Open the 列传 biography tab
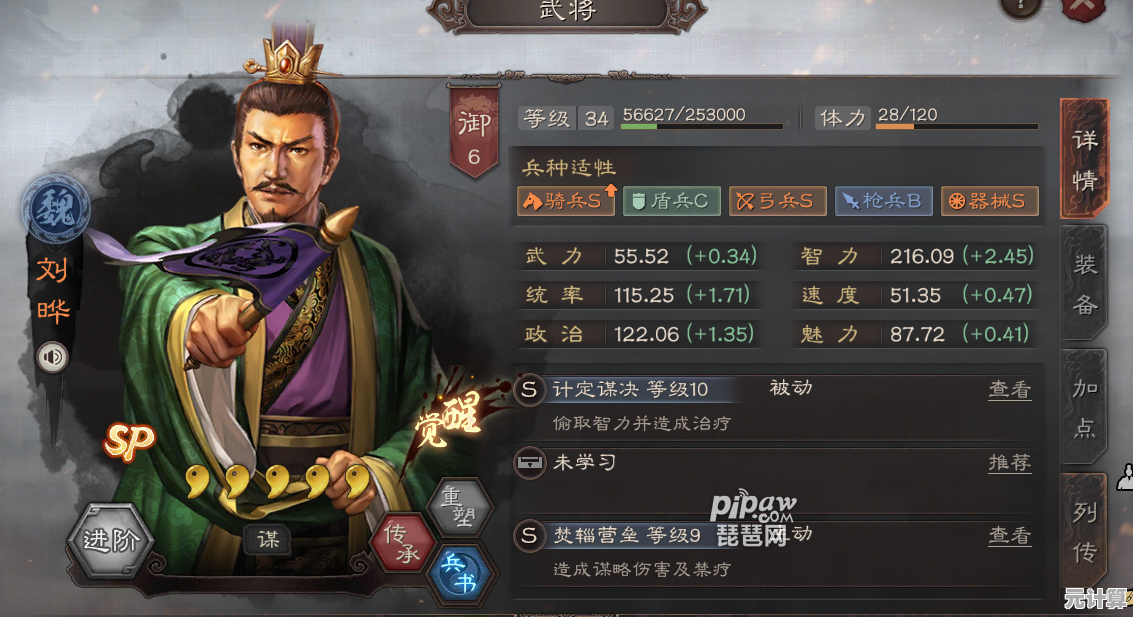This screenshot has height=617, width=1133. (x=1085, y=532)
